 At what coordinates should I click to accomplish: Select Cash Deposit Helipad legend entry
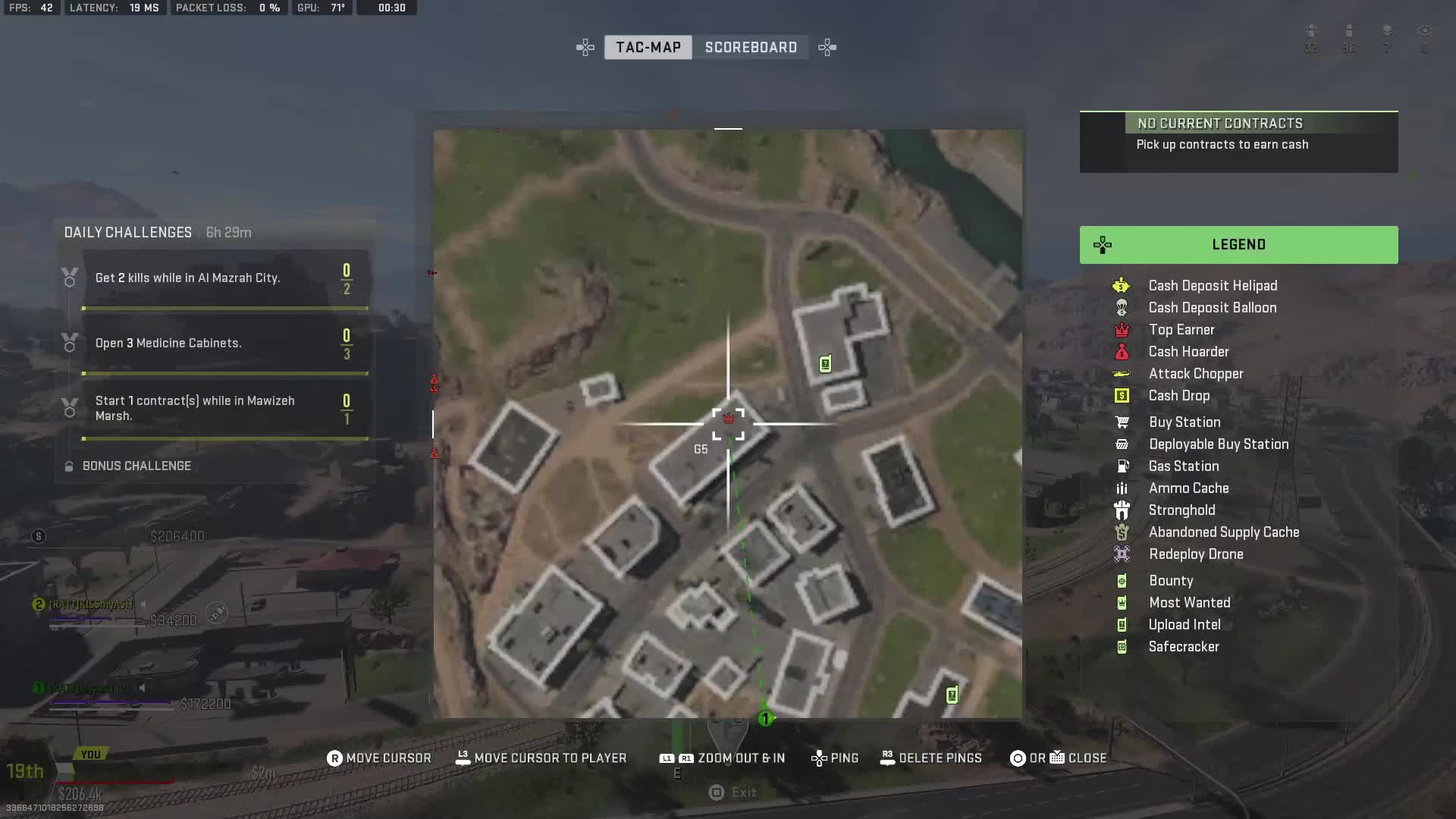(x=1212, y=286)
